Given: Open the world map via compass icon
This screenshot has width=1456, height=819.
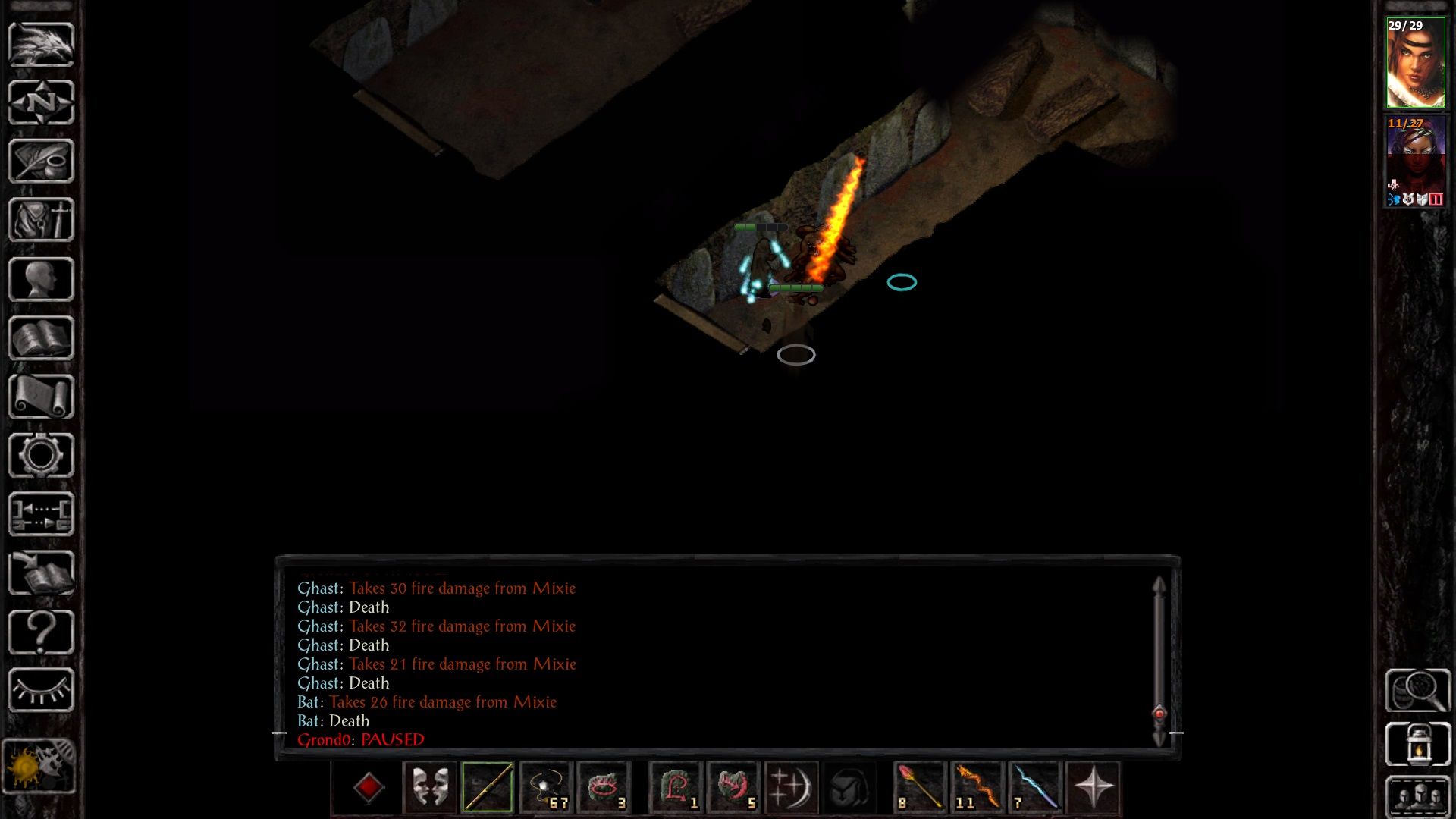Looking at the screenshot, I should point(42,102).
